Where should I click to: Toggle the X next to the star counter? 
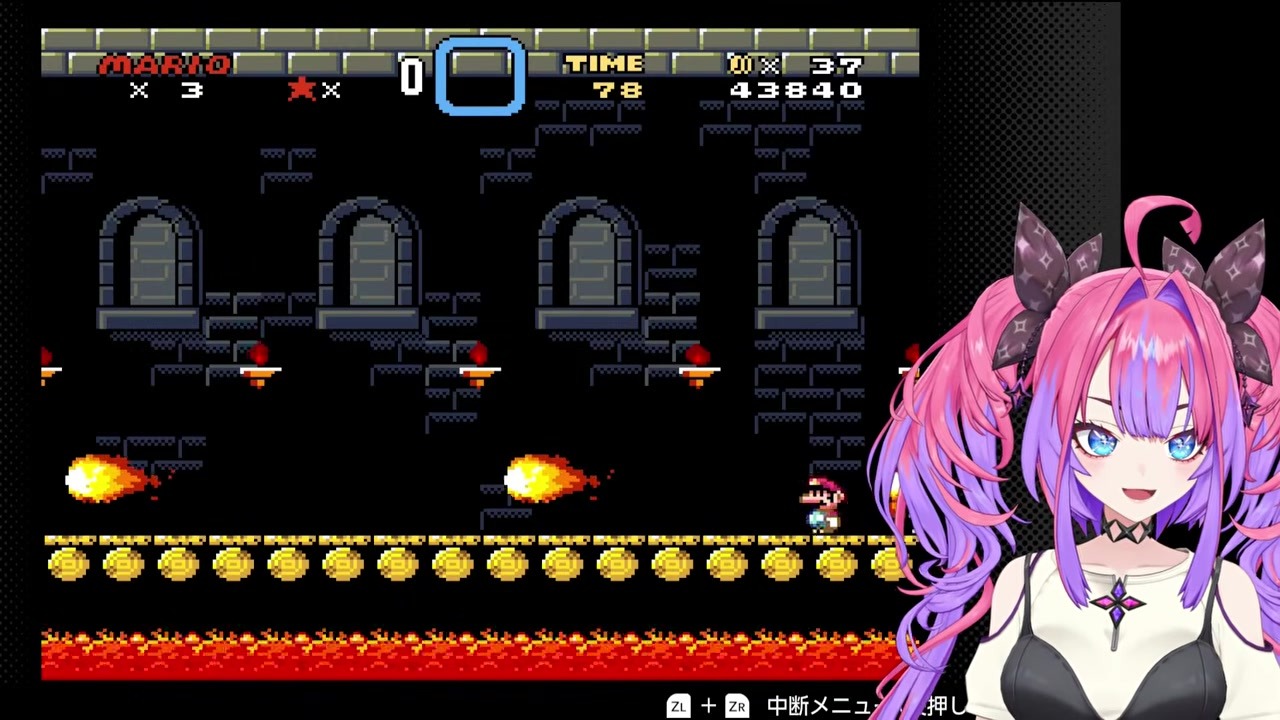pos(332,91)
